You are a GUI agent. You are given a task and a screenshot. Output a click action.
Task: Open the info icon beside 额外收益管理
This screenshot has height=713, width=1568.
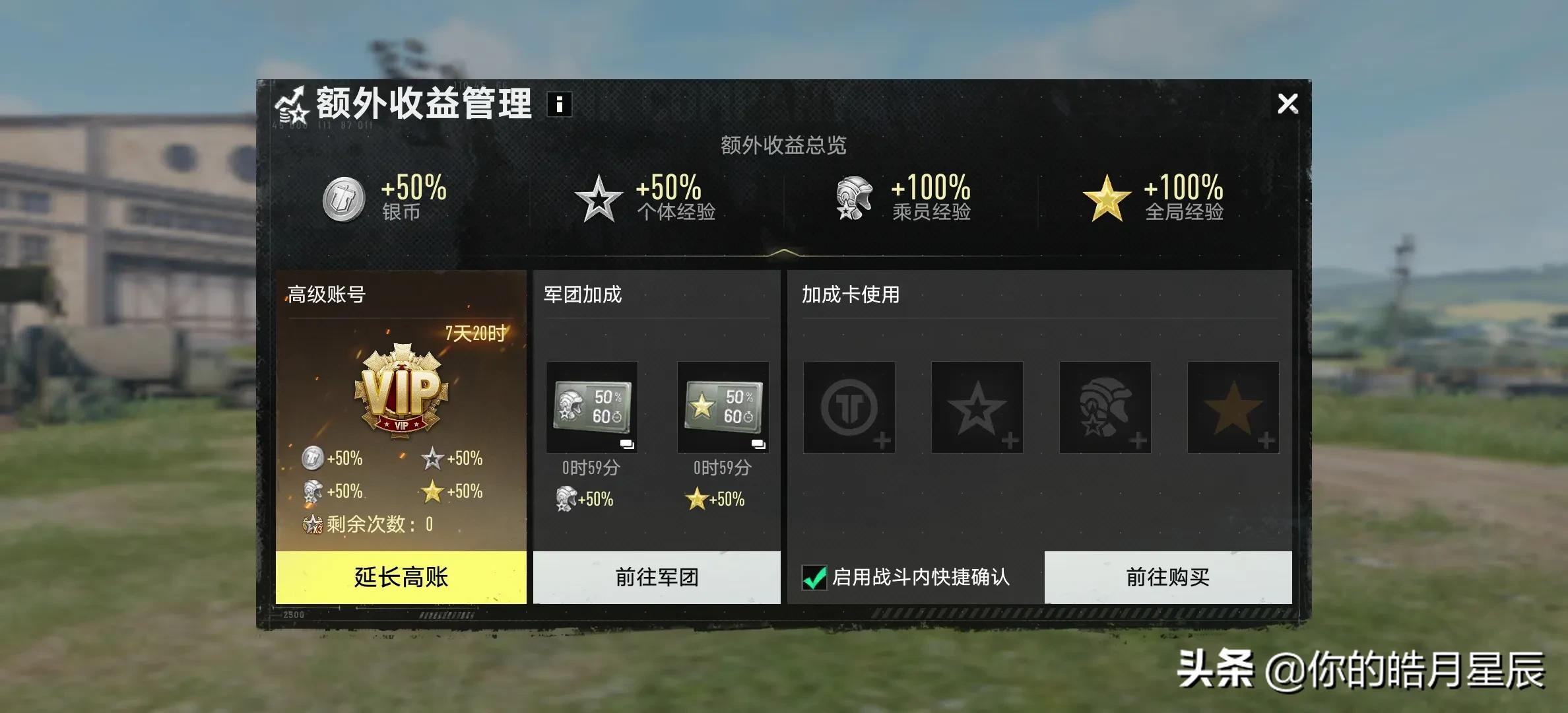tap(559, 104)
